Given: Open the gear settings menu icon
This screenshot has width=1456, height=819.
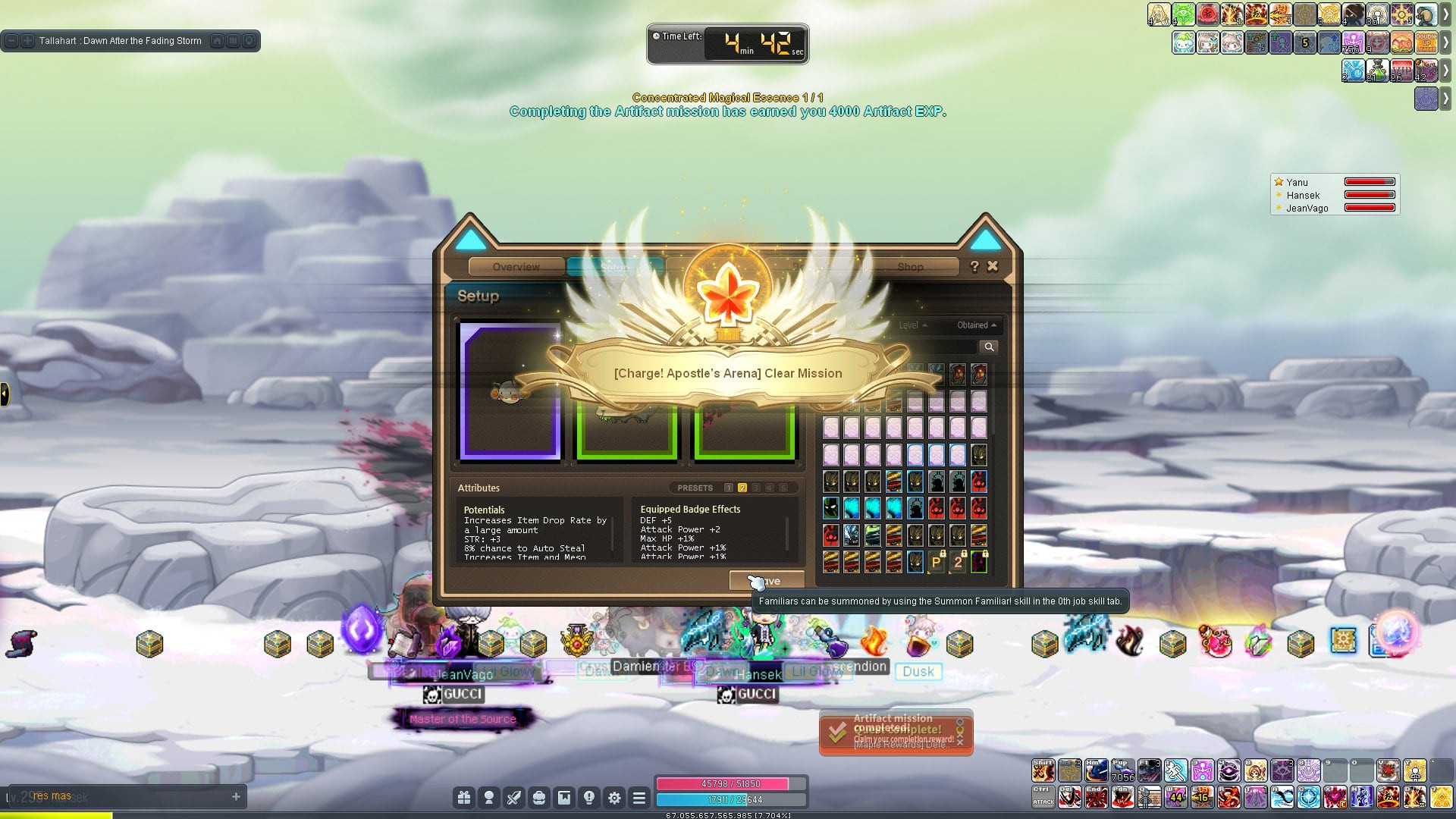Looking at the screenshot, I should pos(614,798).
